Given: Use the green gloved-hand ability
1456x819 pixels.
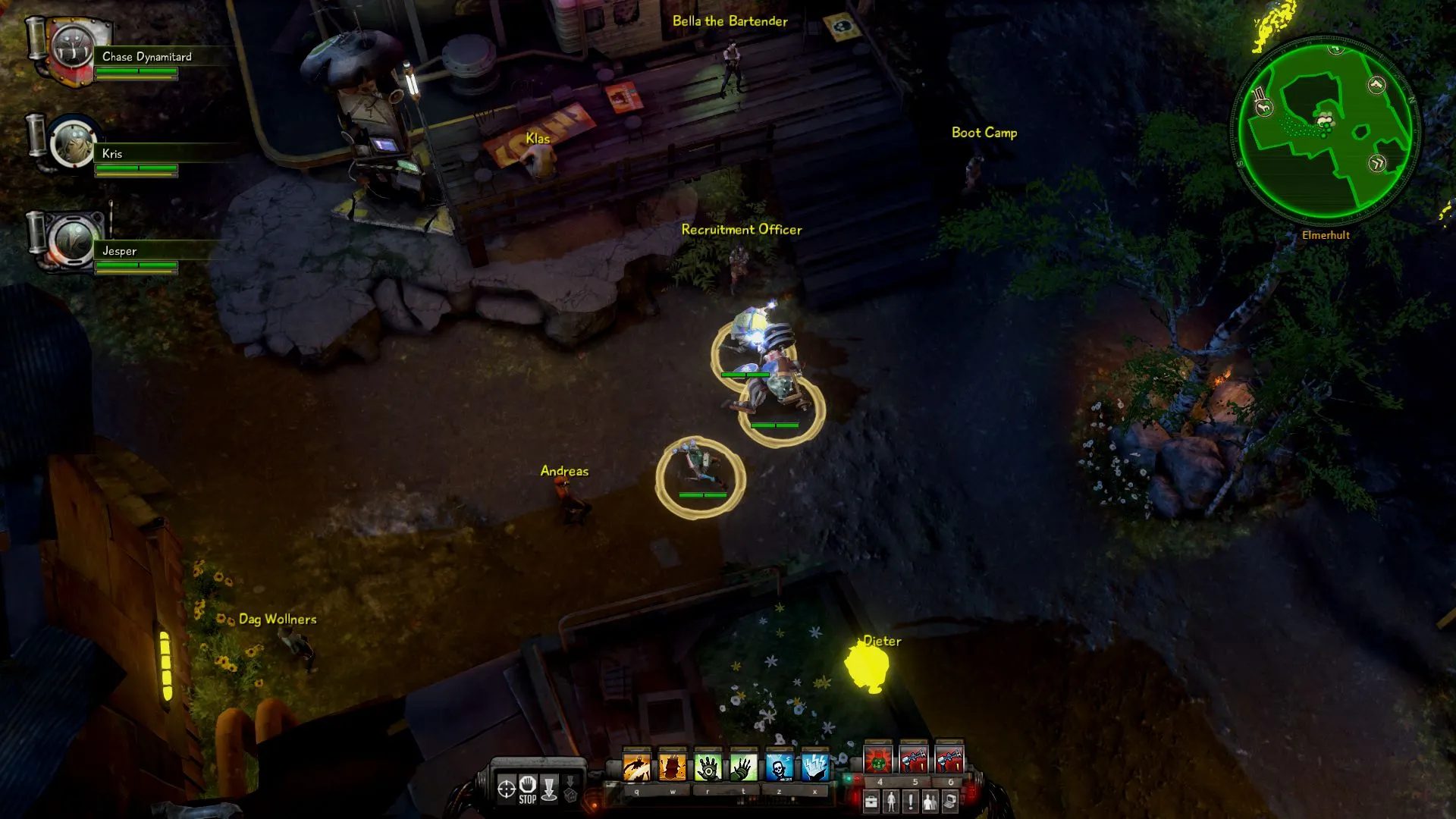Looking at the screenshot, I should [743, 767].
